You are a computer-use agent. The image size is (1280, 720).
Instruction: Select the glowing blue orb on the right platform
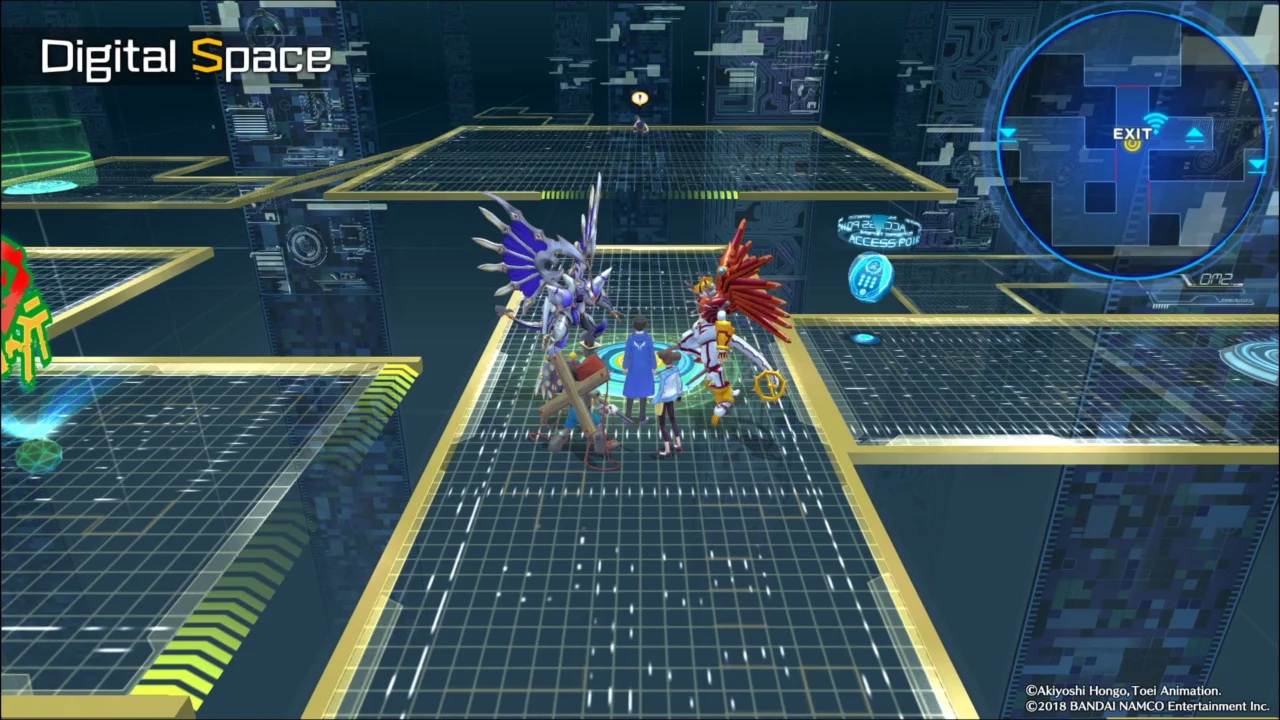[865, 338]
